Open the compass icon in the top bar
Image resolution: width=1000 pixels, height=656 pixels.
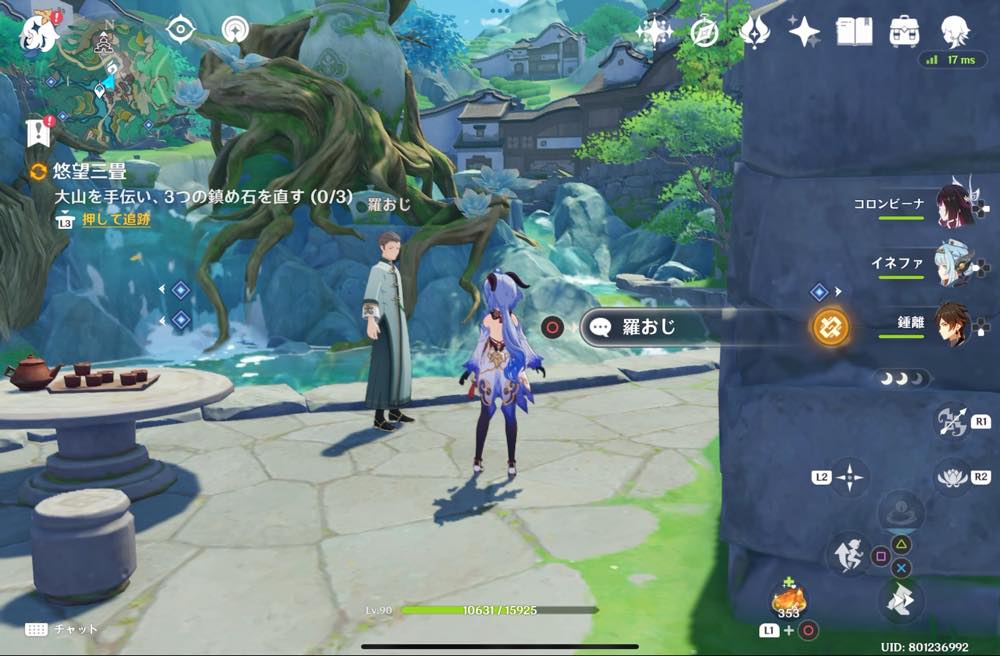click(705, 32)
